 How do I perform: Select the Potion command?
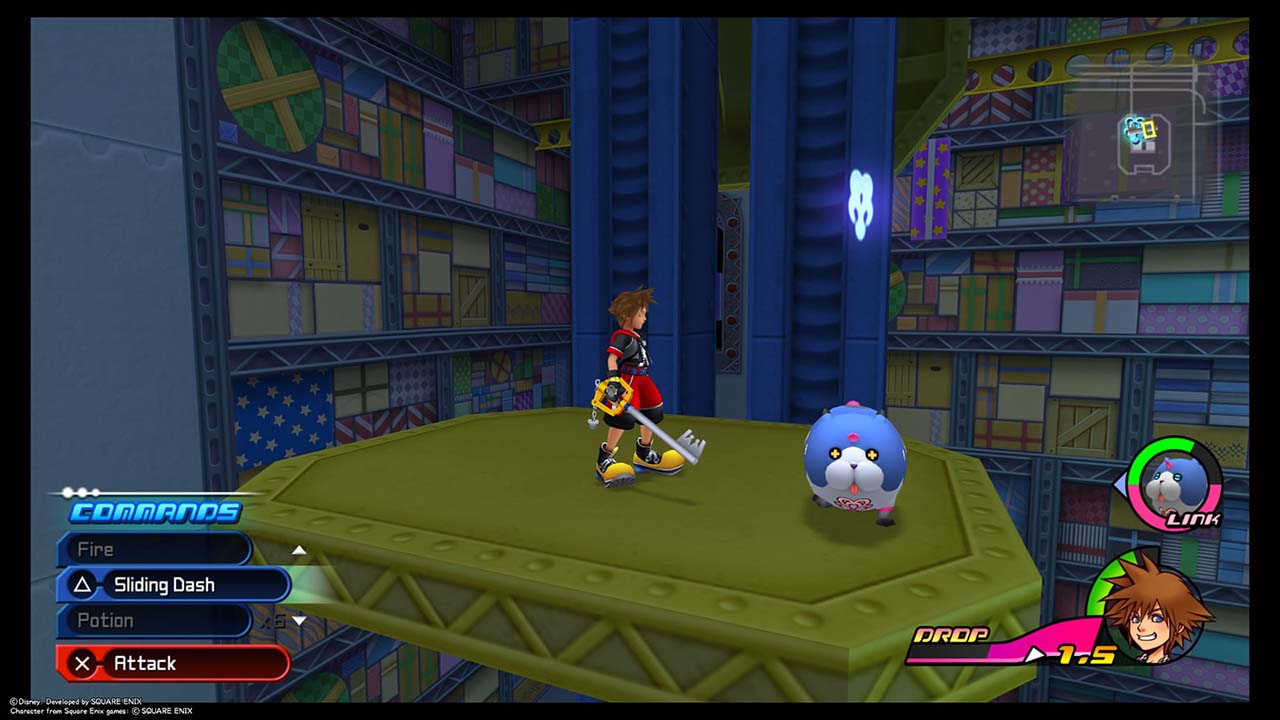(x=153, y=621)
